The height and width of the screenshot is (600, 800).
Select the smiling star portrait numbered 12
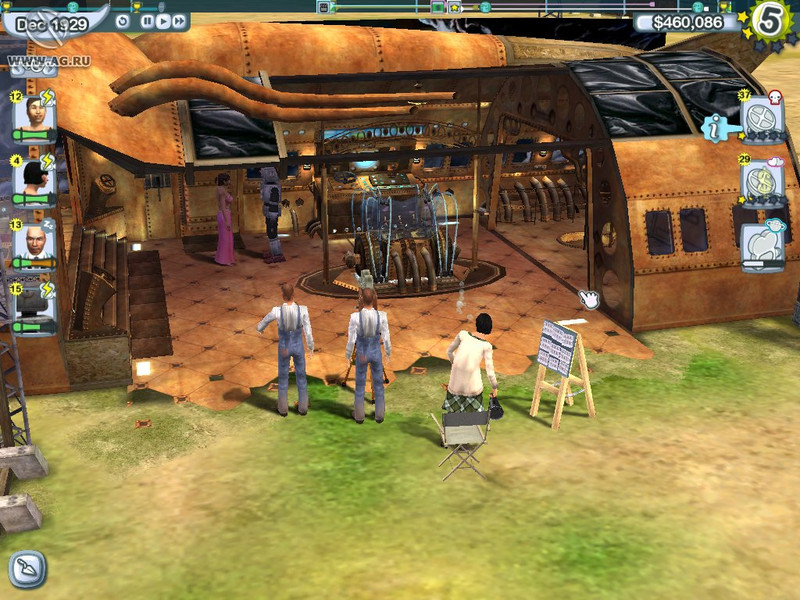(x=35, y=120)
